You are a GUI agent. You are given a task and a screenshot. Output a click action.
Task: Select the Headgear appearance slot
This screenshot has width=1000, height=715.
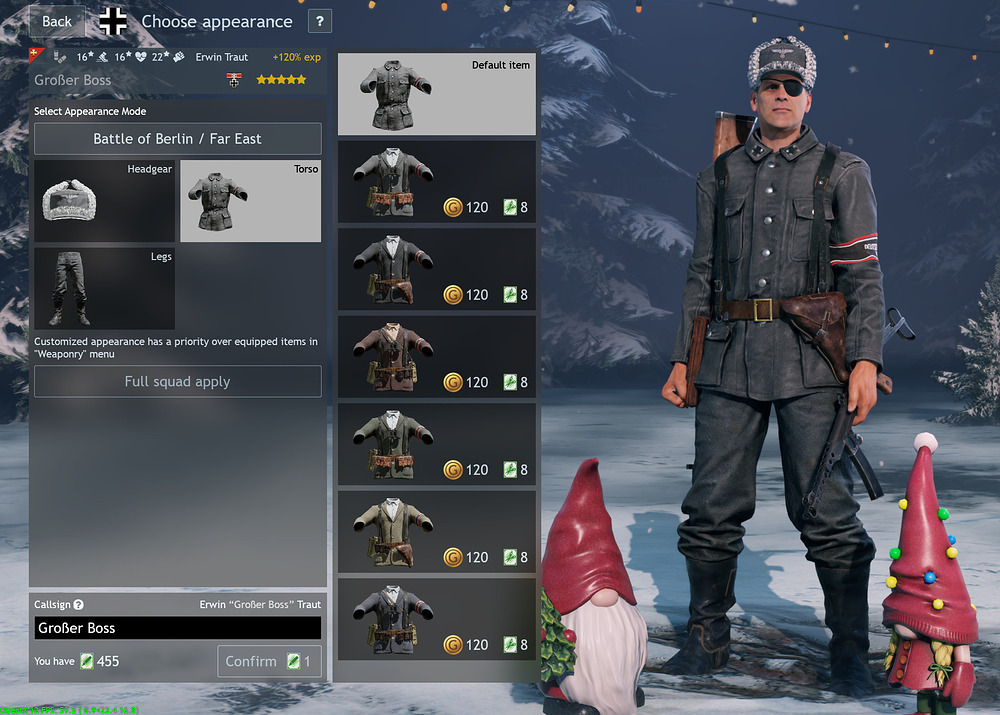click(x=104, y=200)
